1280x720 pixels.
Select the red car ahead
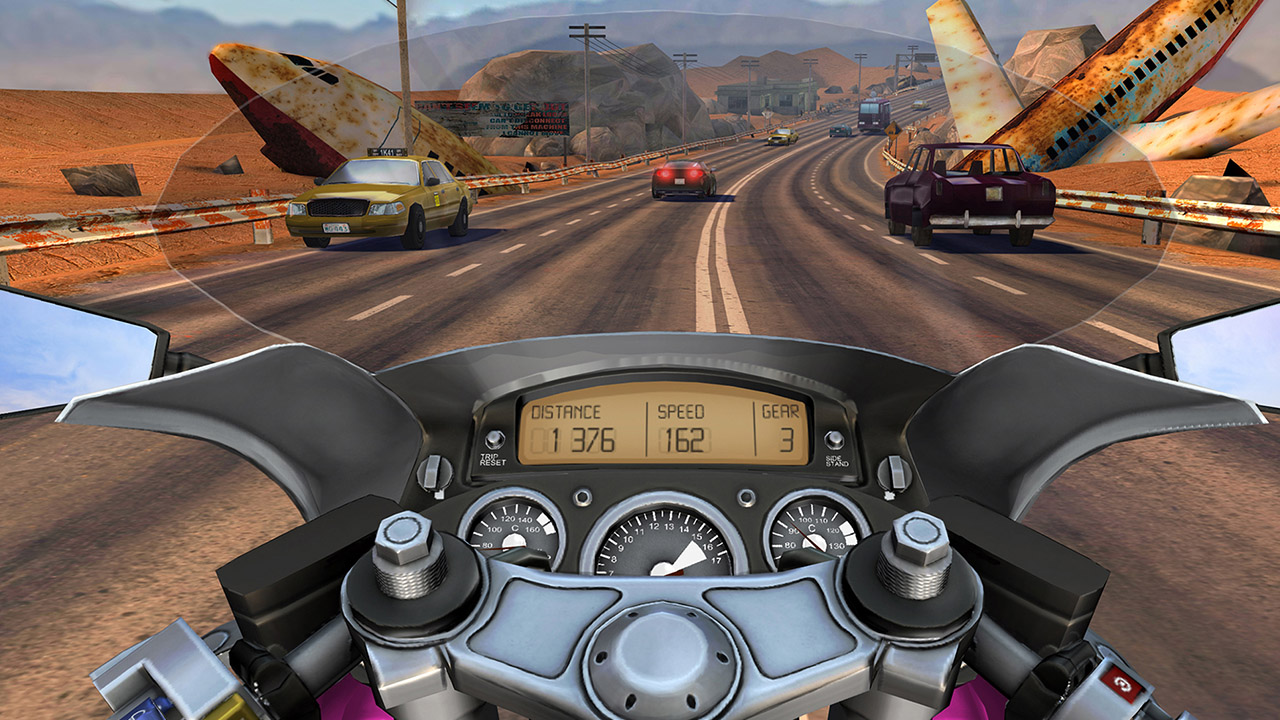point(680,180)
